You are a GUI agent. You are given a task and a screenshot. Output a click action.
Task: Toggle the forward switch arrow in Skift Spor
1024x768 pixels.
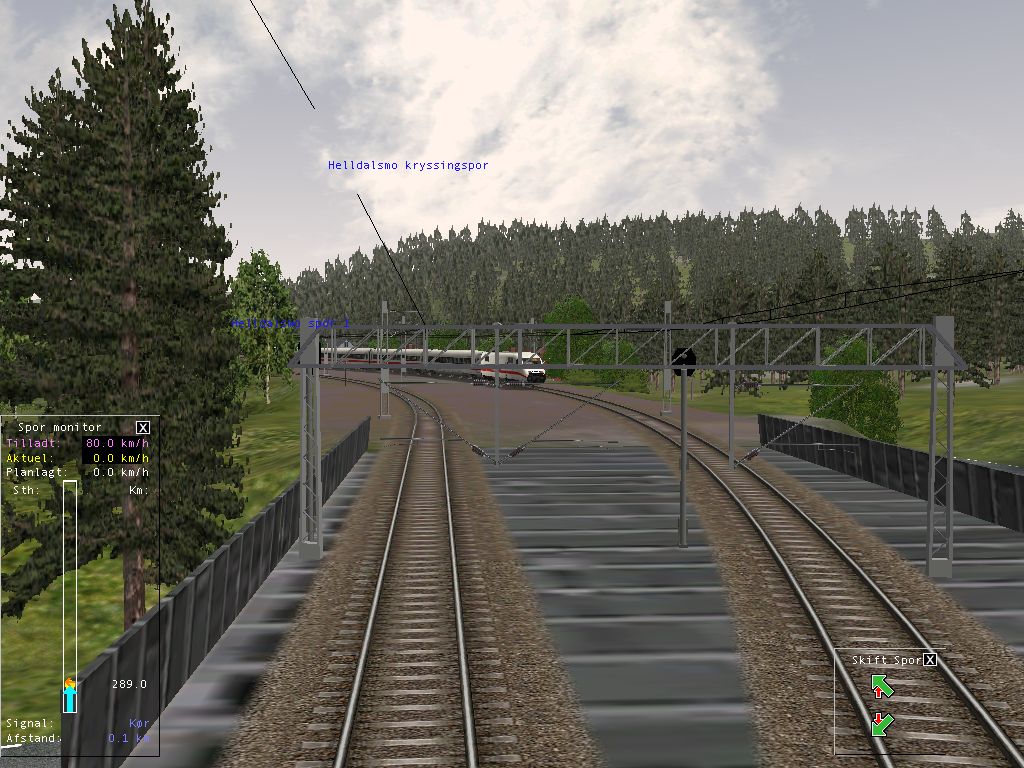point(881,686)
